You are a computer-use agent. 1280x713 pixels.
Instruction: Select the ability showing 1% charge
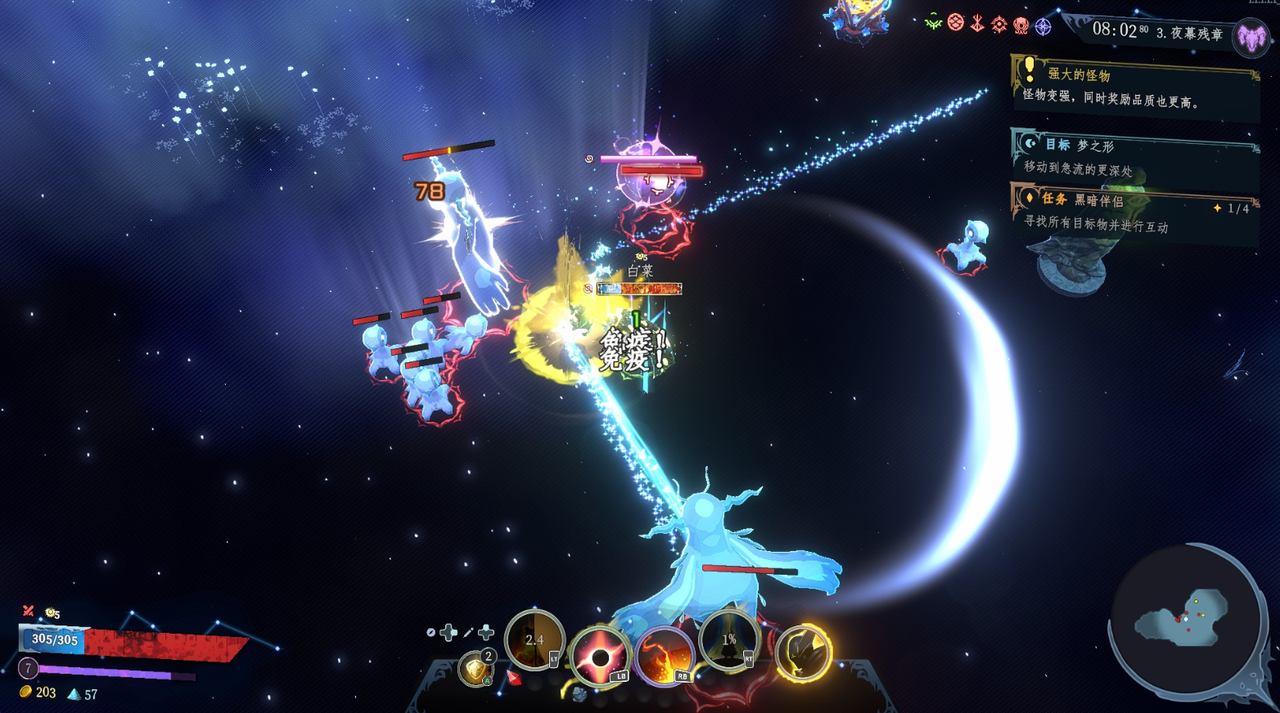pos(729,639)
